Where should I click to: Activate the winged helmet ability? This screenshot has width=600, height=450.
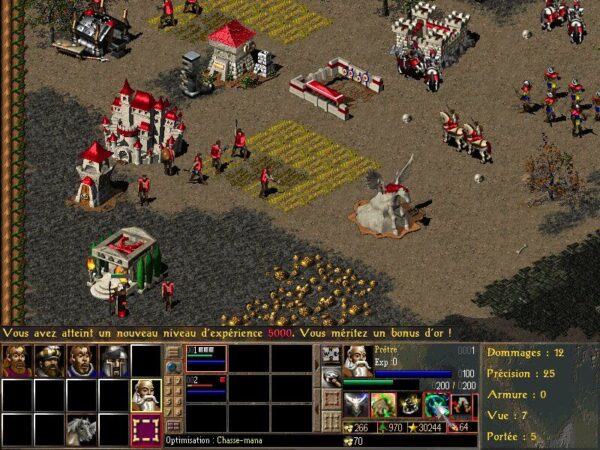point(357,404)
